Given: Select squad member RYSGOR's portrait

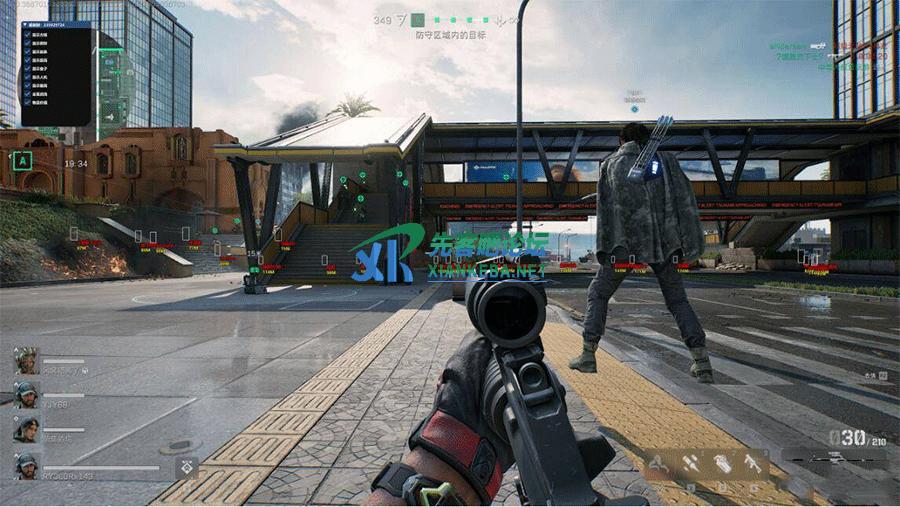Looking at the screenshot, I should click(x=26, y=466).
